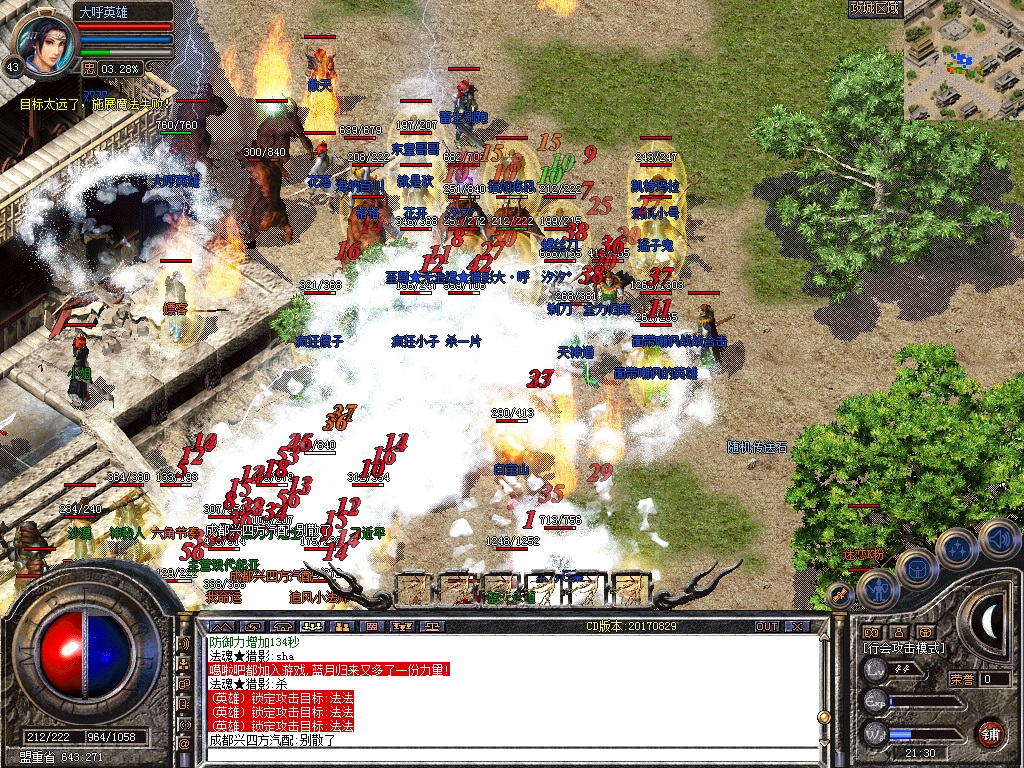Click the chat scrollbar gold knob

coord(823,717)
